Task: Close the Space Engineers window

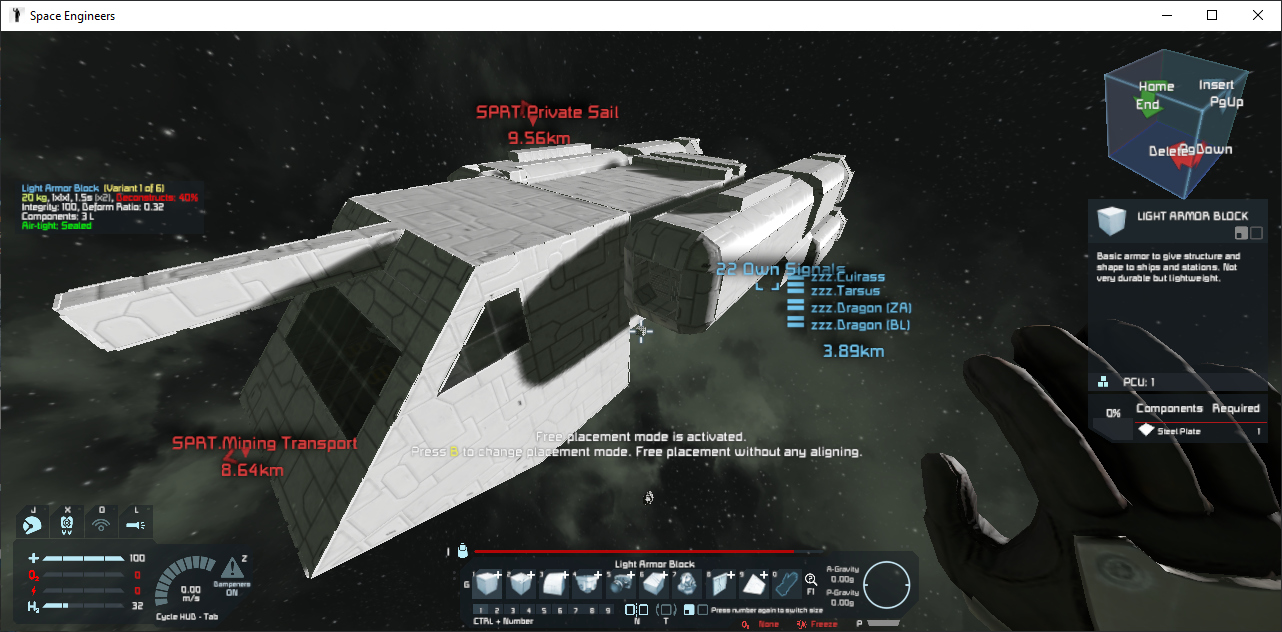Action: click(x=1258, y=15)
